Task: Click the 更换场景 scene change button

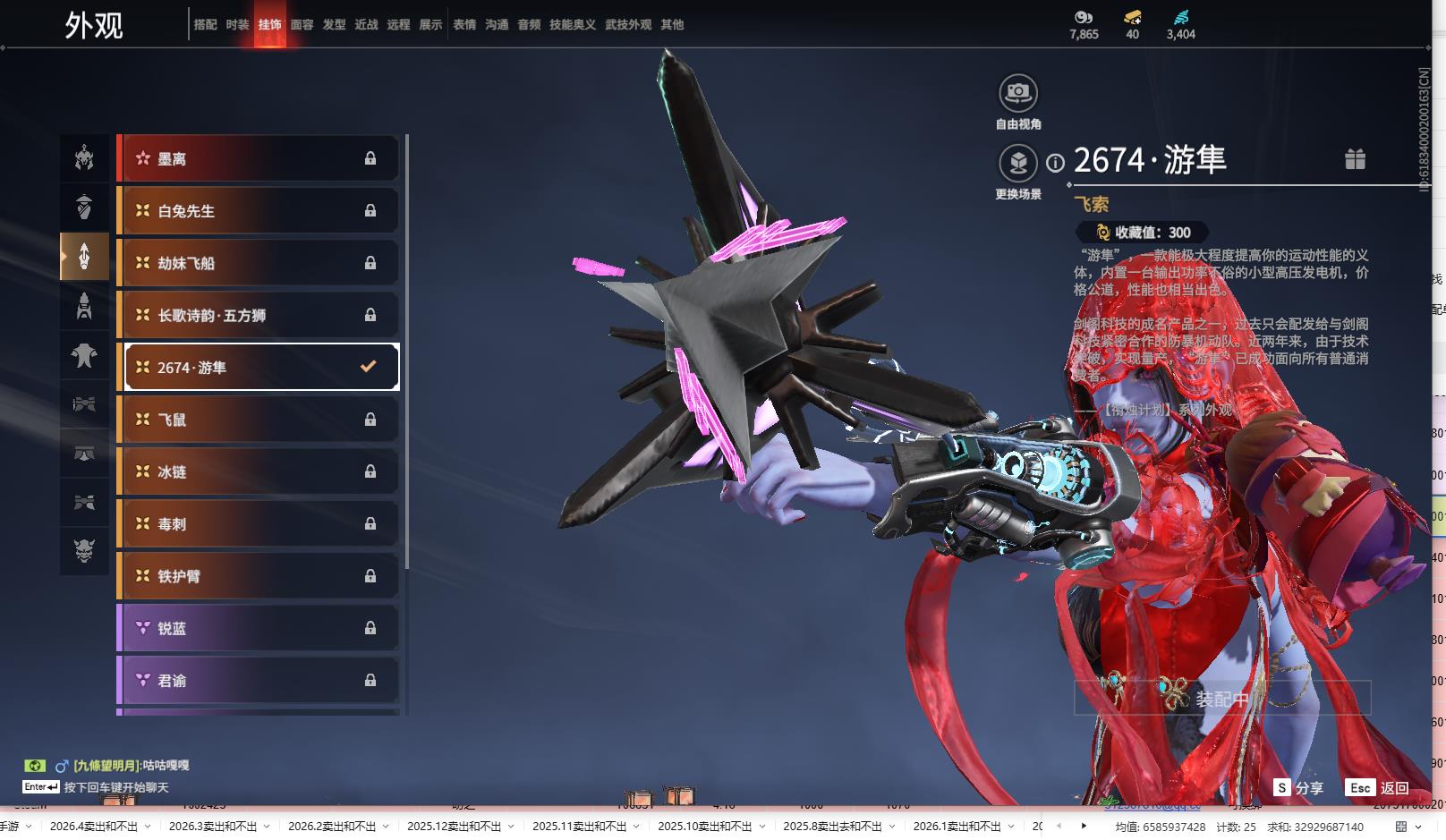Action: point(1018,164)
